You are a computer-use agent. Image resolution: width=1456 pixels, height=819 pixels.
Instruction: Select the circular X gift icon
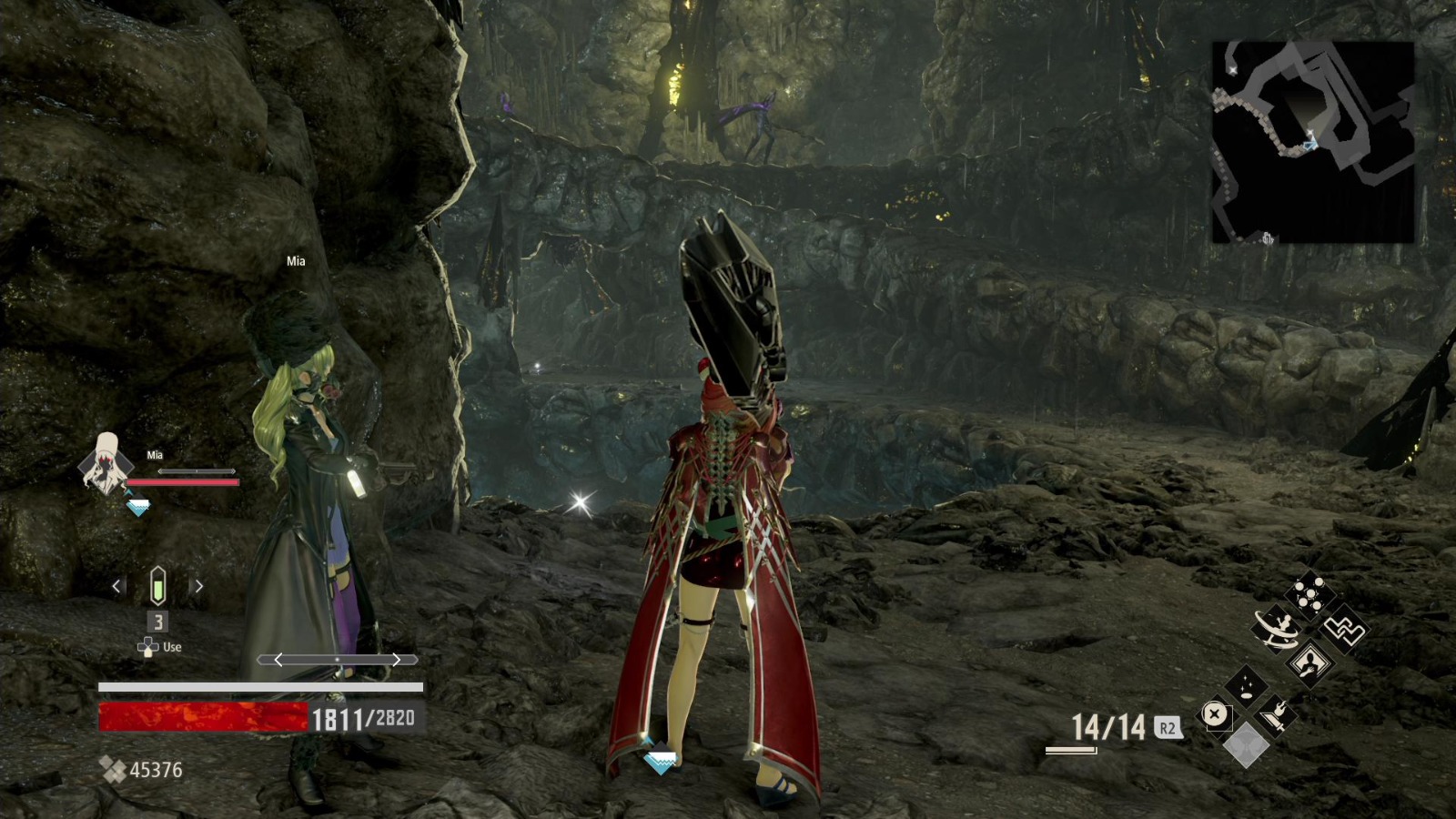[x=1215, y=713]
